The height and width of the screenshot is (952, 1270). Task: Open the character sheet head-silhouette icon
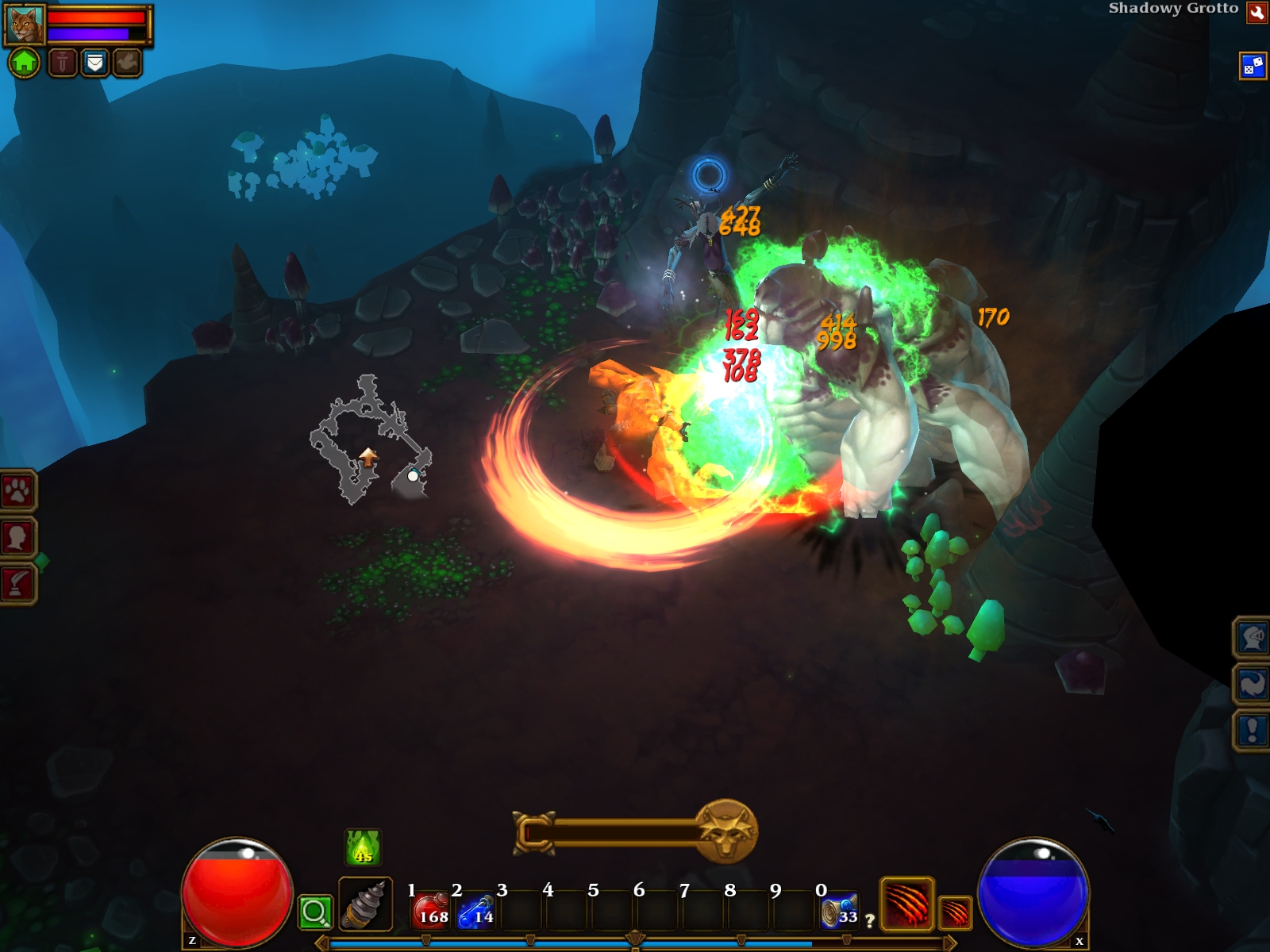(x=17, y=538)
